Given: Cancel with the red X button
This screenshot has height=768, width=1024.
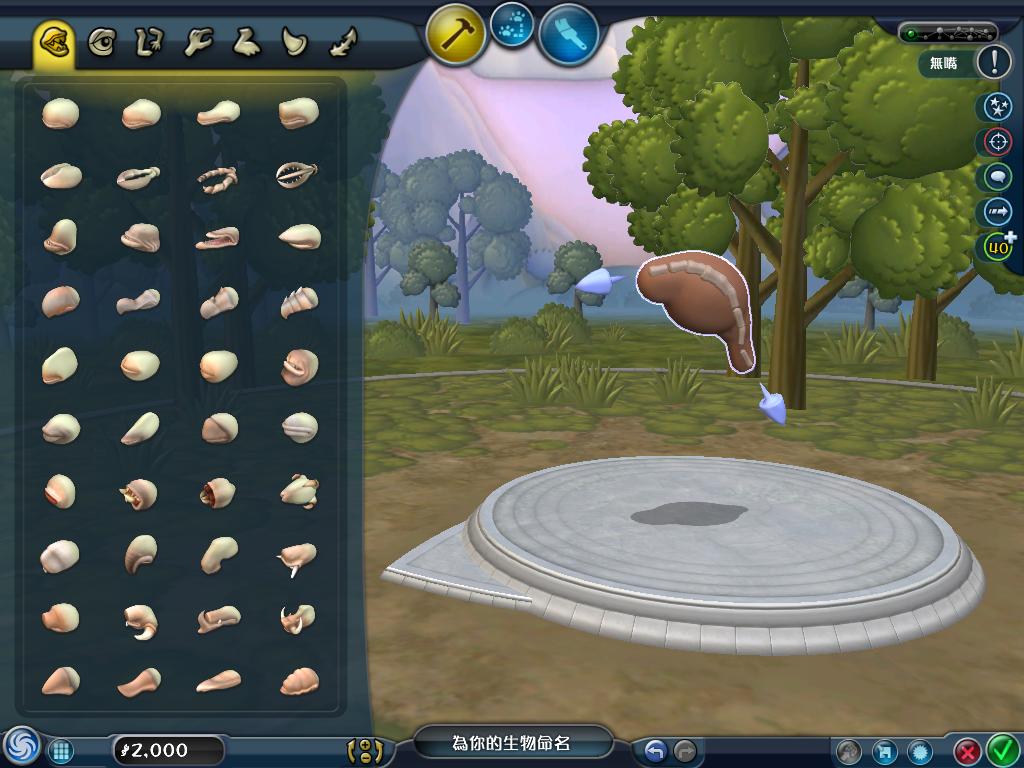Looking at the screenshot, I should click(x=967, y=750).
